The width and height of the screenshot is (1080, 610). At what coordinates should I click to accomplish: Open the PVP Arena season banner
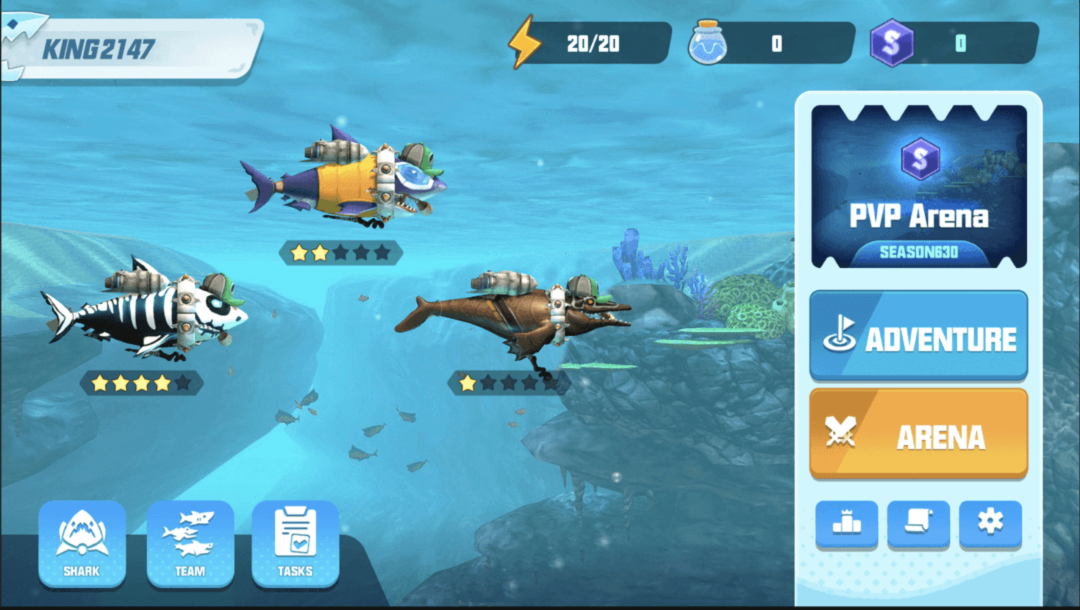918,187
